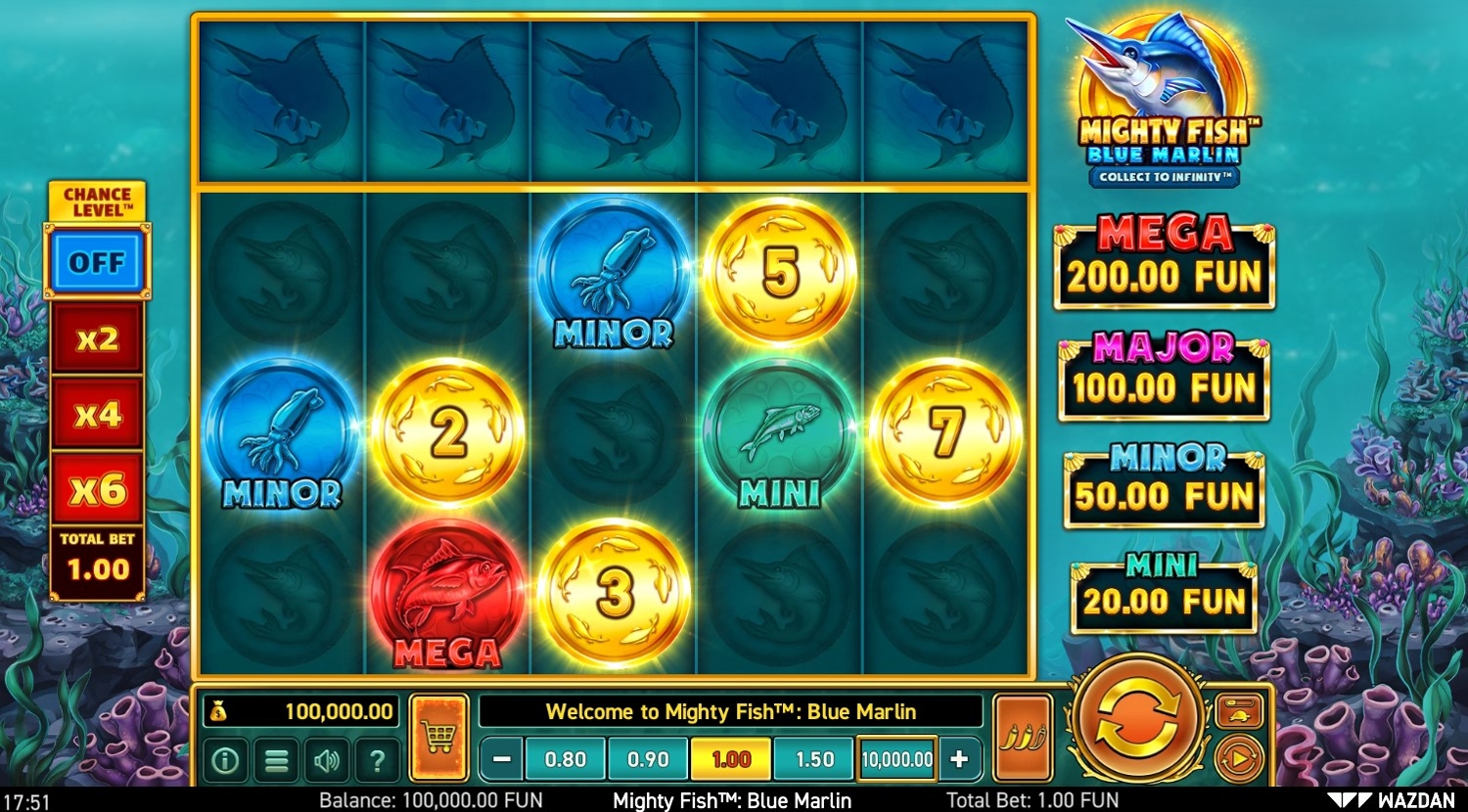Show help with the question mark

coord(377,760)
